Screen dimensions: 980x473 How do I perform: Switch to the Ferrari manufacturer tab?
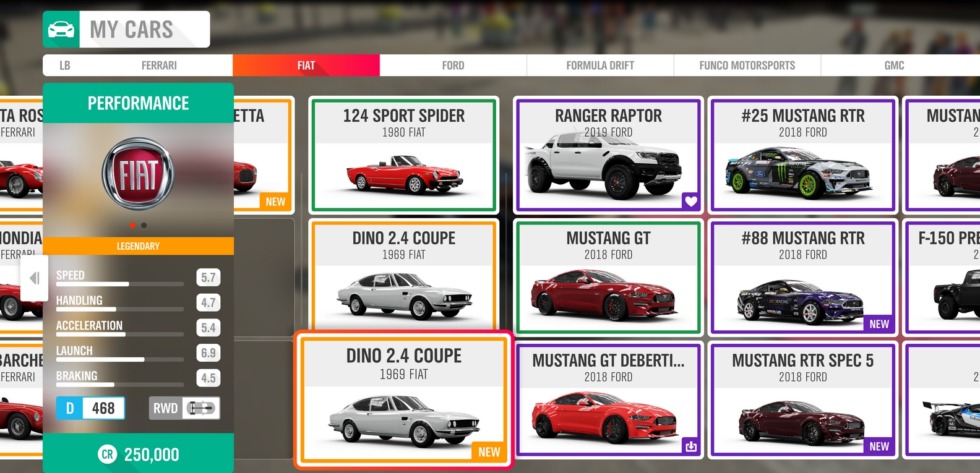[x=159, y=66]
